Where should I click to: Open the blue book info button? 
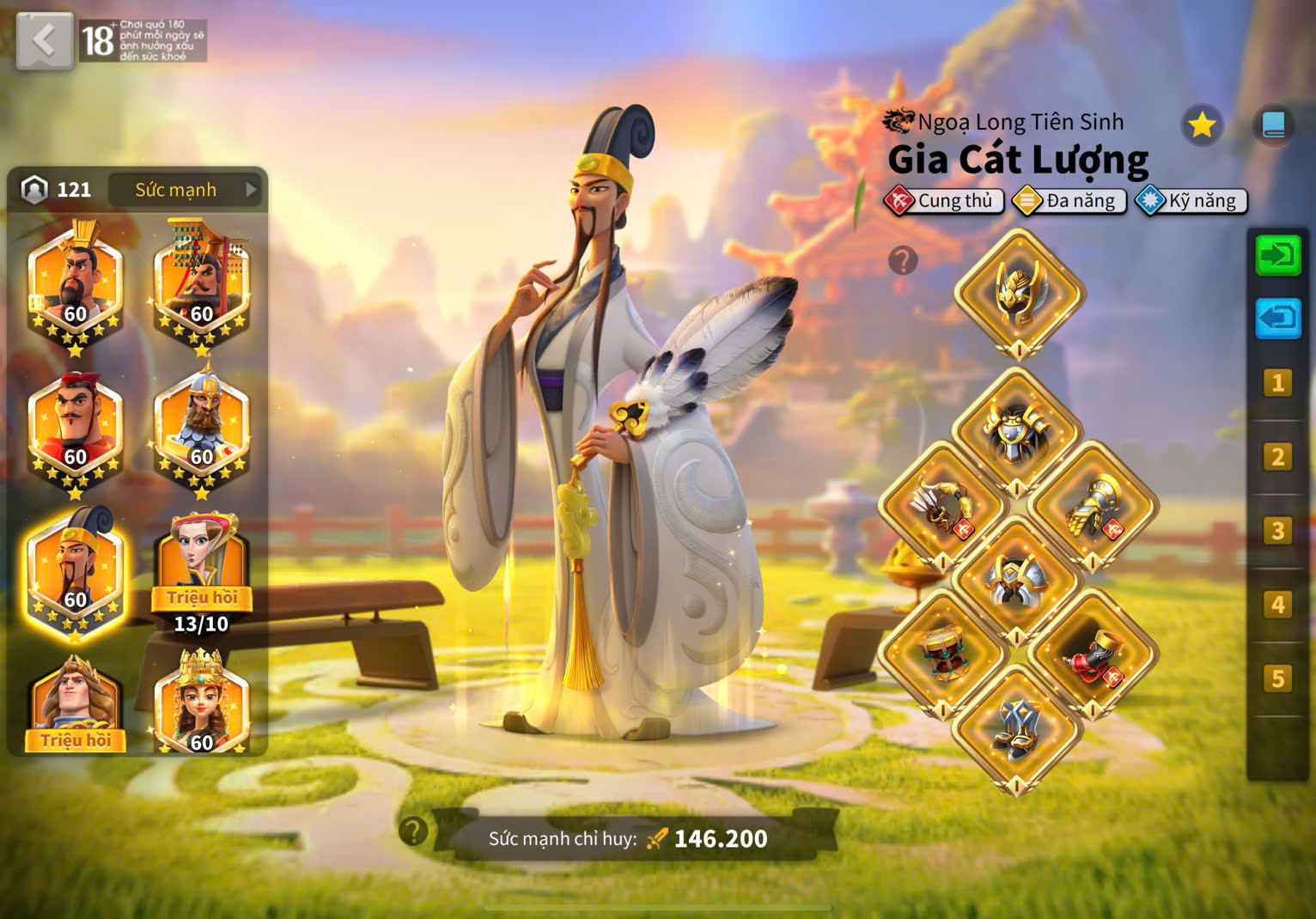coord(1273,125)
